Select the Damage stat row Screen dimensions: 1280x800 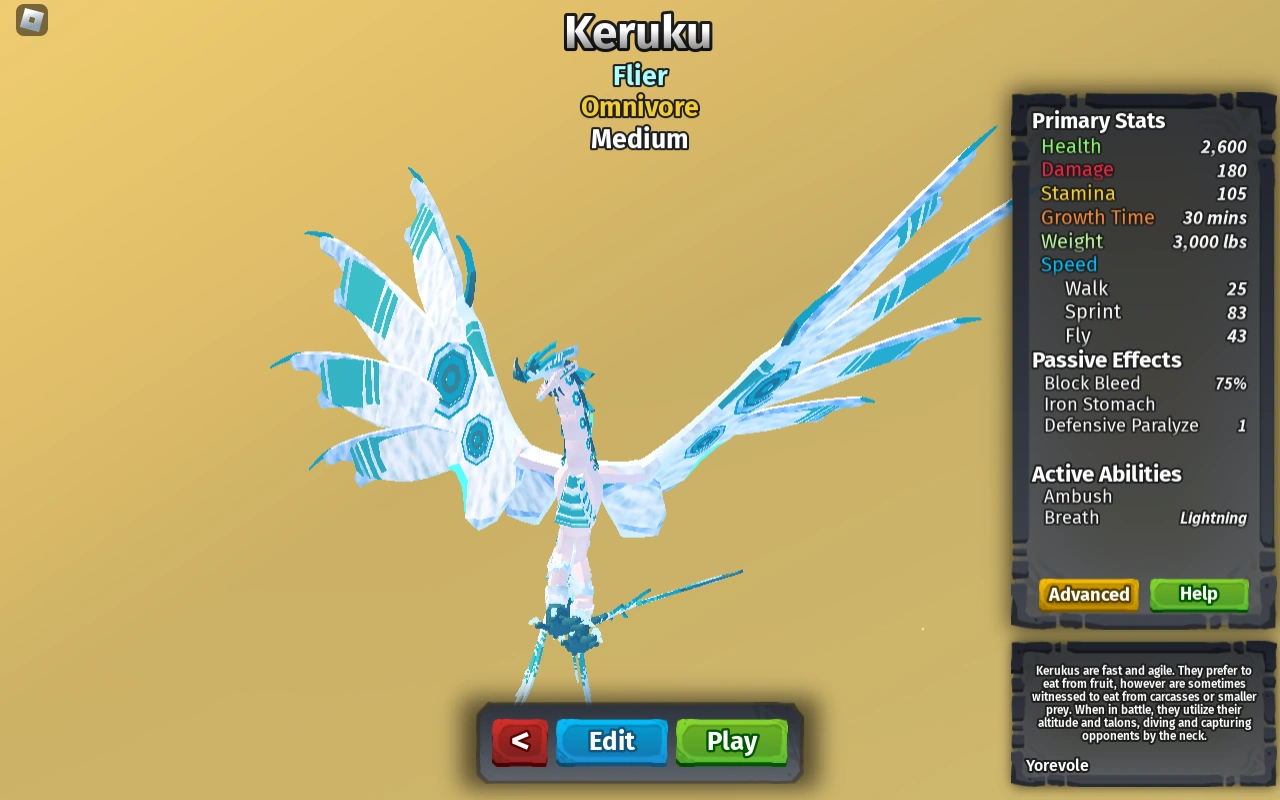(1077, 169)
